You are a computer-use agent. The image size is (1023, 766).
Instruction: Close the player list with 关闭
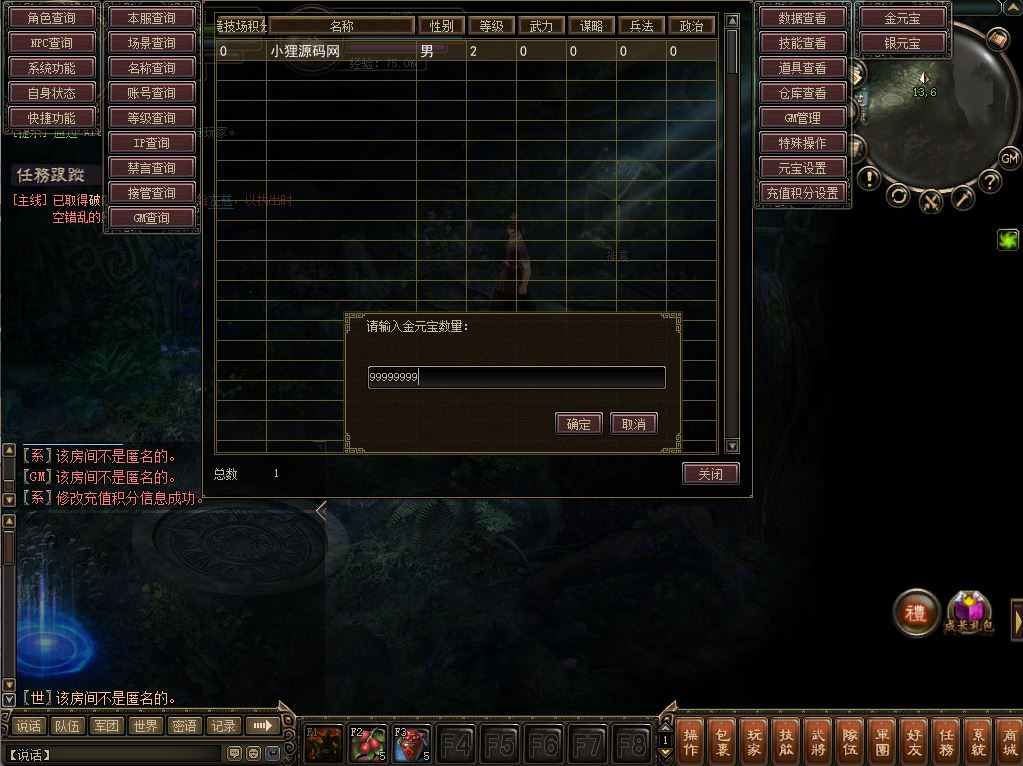click(710, 474)
